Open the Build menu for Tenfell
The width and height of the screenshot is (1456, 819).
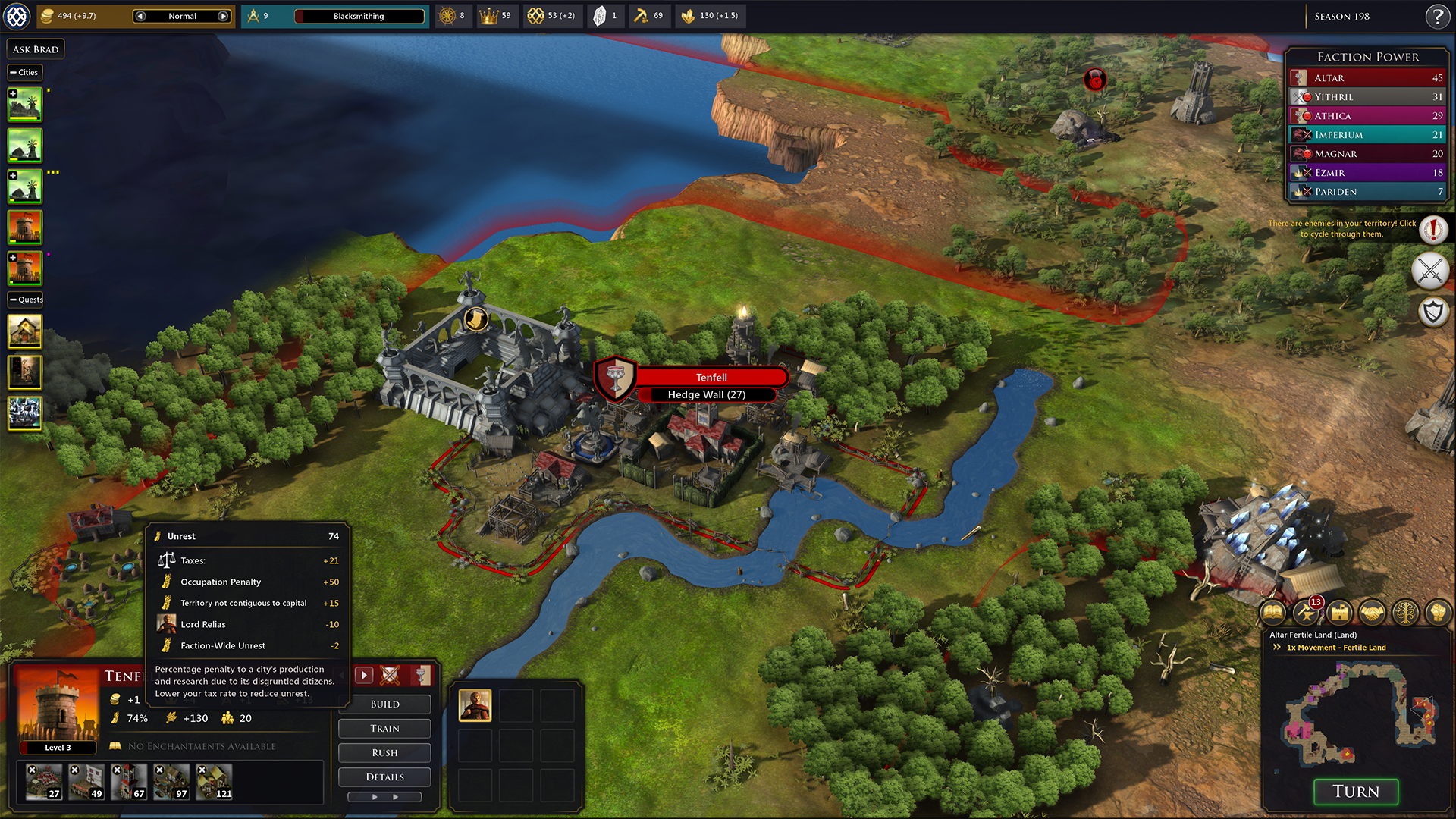click(384, 704)
